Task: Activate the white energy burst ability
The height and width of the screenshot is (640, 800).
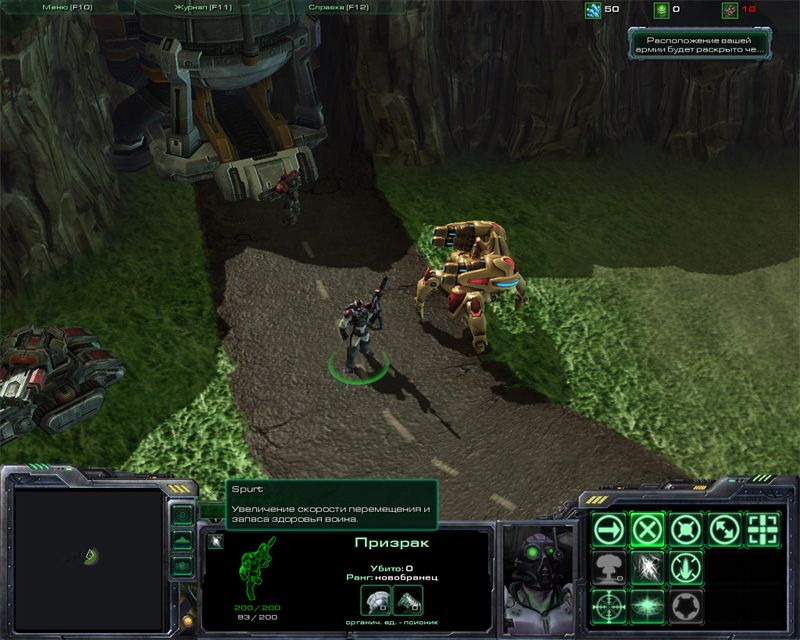Action: tap(647, 566)
